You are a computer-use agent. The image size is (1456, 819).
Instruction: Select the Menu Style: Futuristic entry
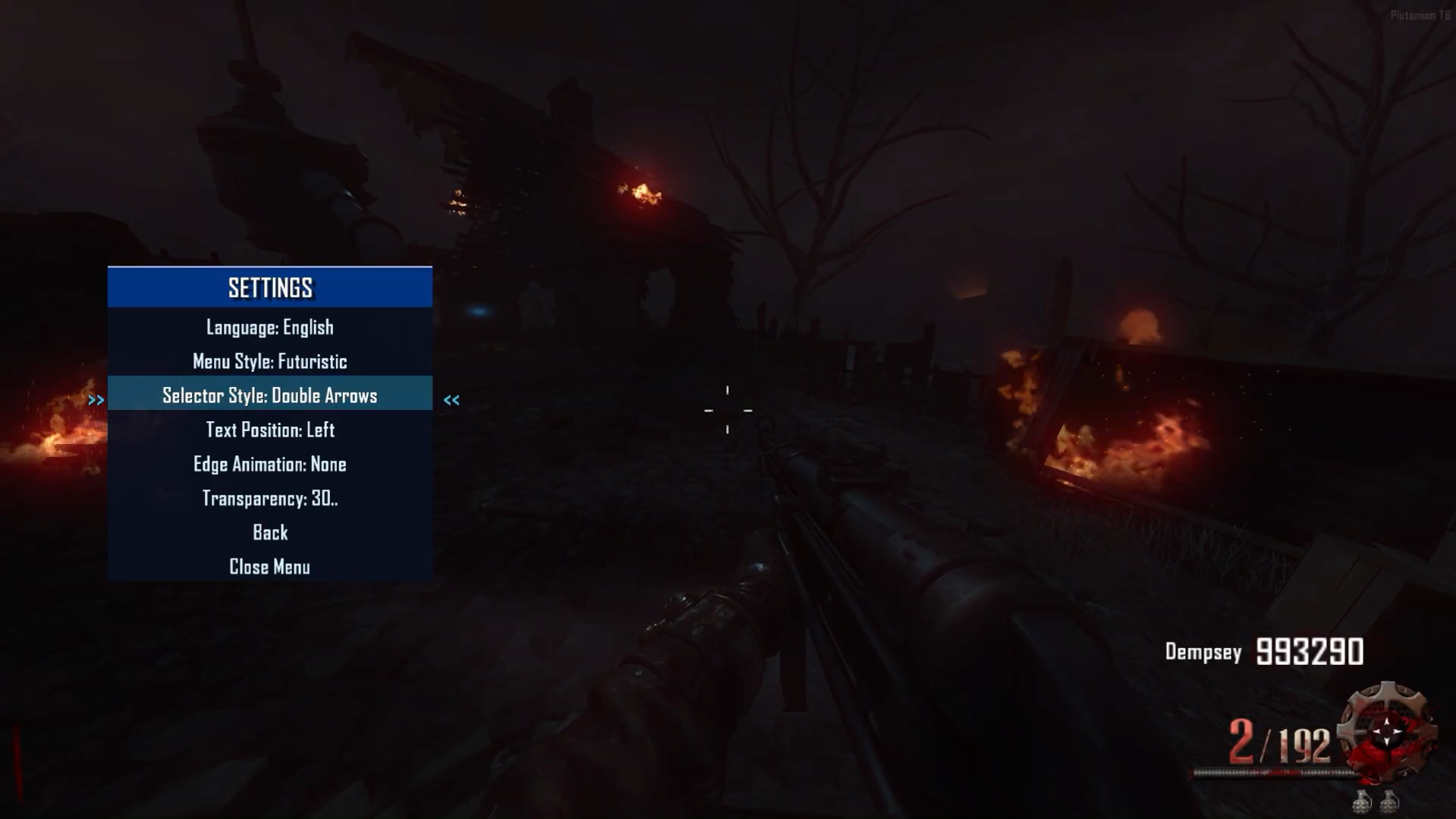[x=269, y=361]
